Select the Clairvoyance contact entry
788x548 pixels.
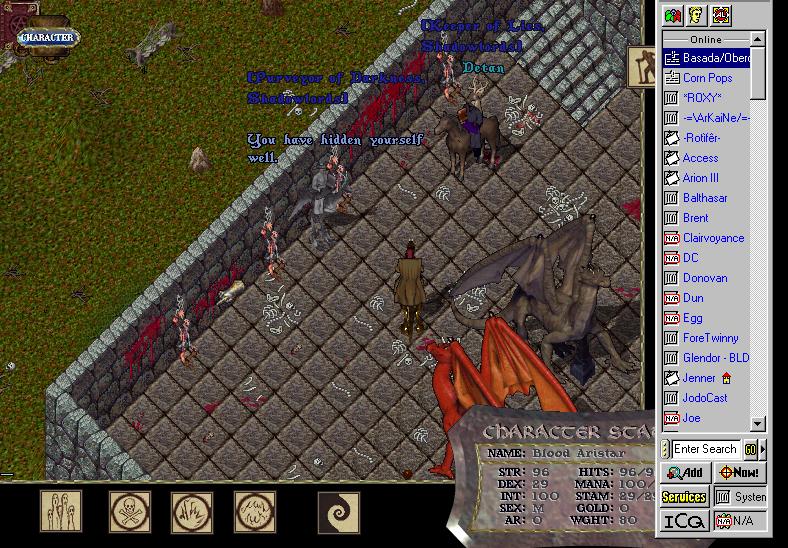[x=713, y=238]
